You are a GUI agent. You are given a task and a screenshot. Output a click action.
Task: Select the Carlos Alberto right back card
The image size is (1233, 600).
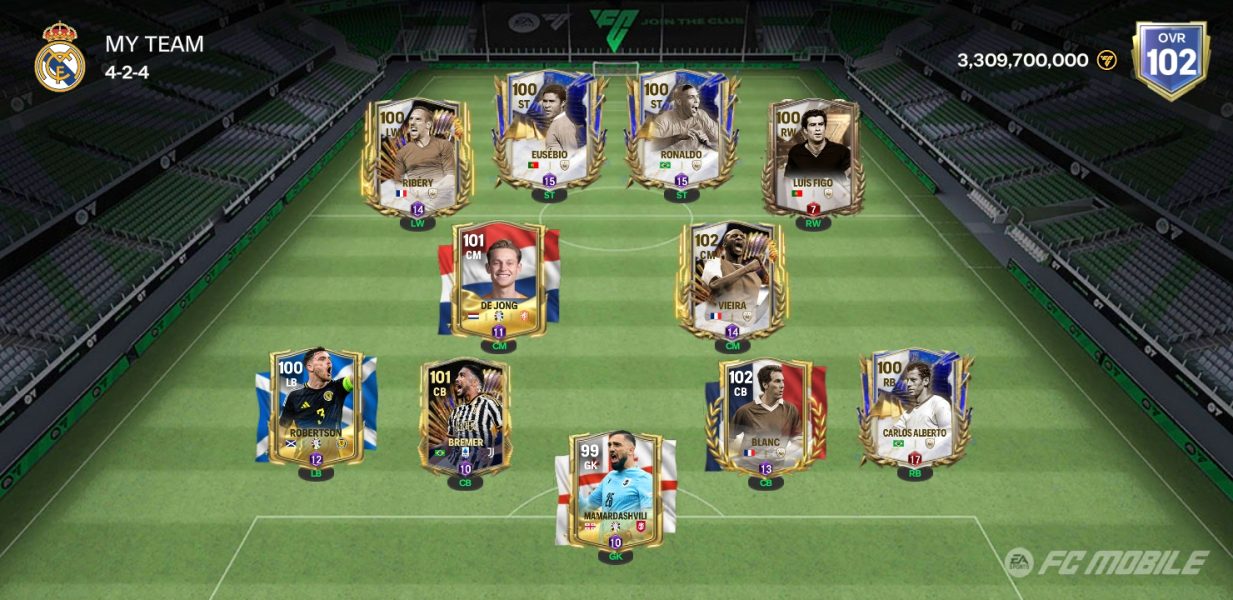coord(914,405)
